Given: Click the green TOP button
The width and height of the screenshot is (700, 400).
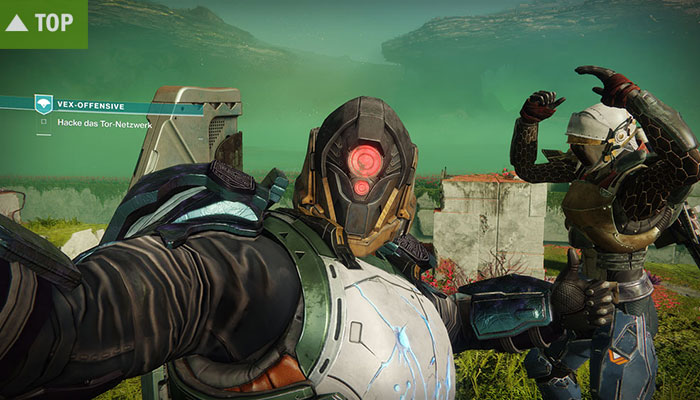Looking at the screenshot, I should [42, 23].
